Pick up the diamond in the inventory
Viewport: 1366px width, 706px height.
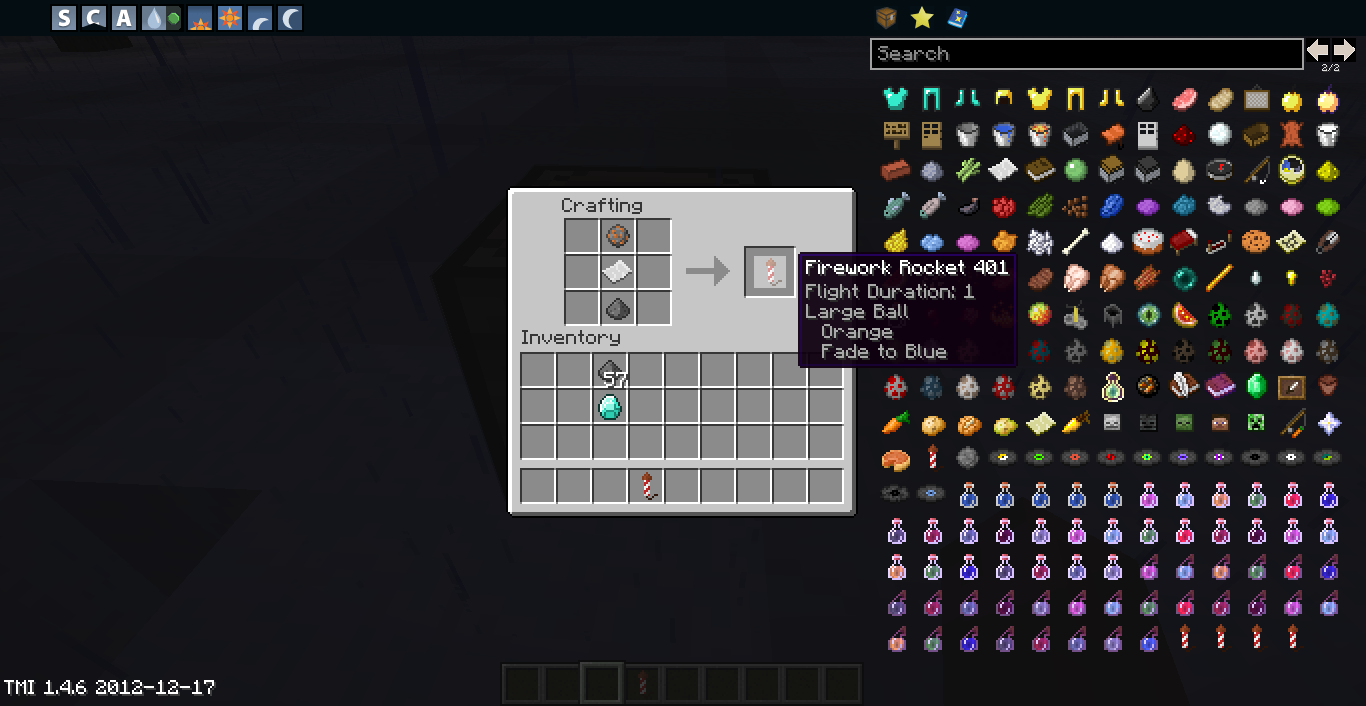pos(610,406)
